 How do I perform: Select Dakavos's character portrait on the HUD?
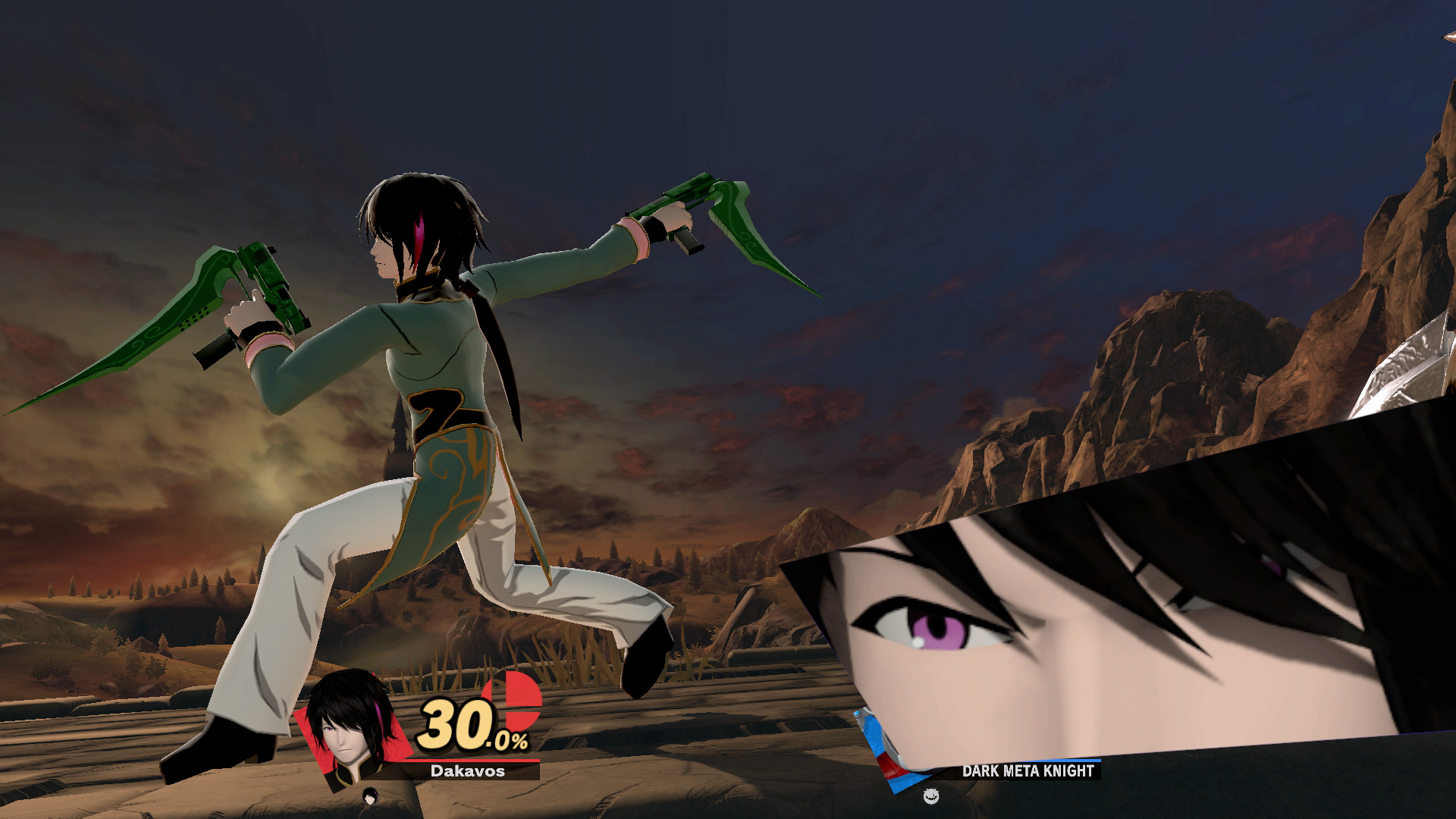[x=347, y=733]
